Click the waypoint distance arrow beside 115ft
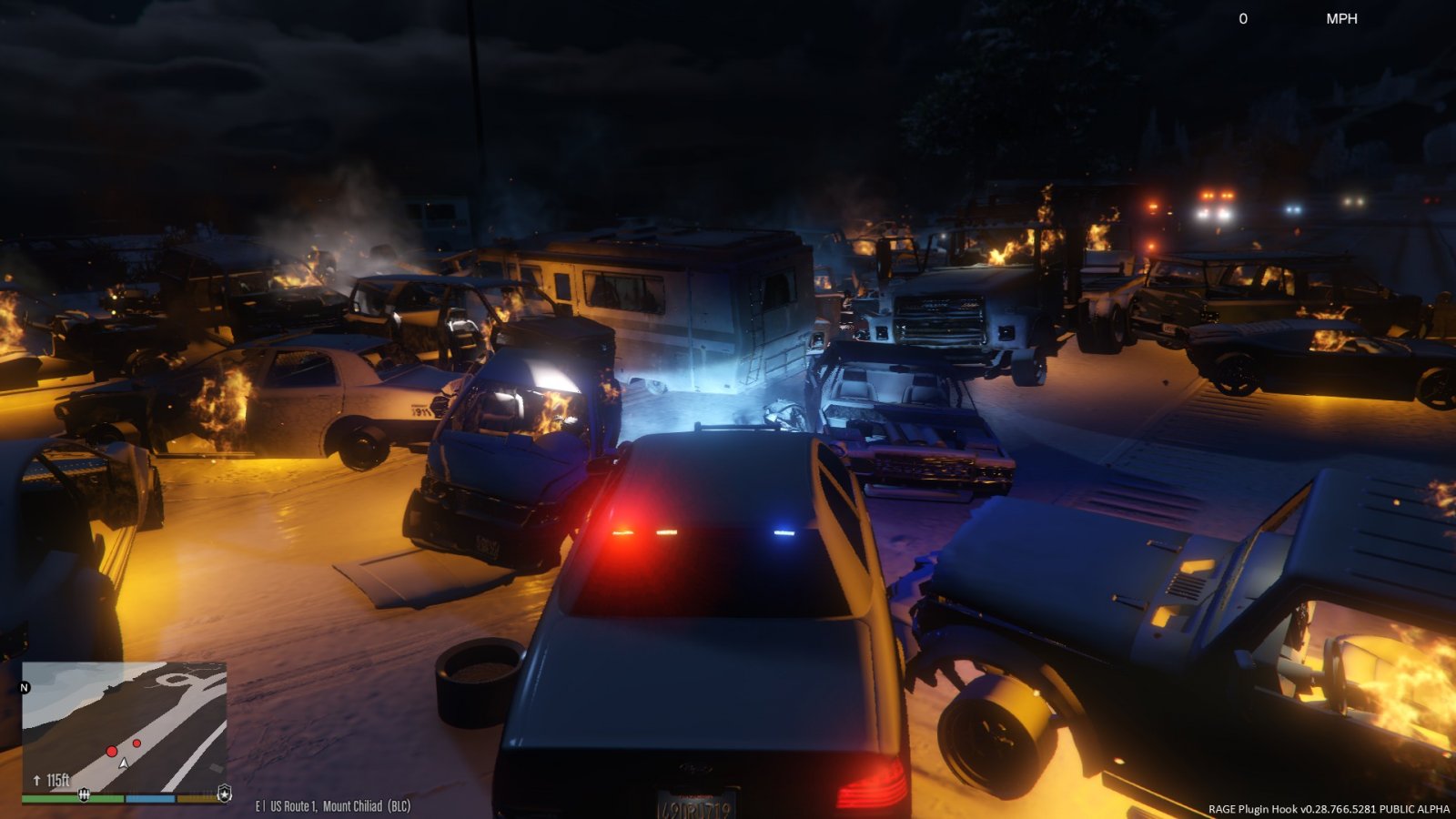Image resolution: width=1456 pixels, height=819 pixels. point(37,780)
